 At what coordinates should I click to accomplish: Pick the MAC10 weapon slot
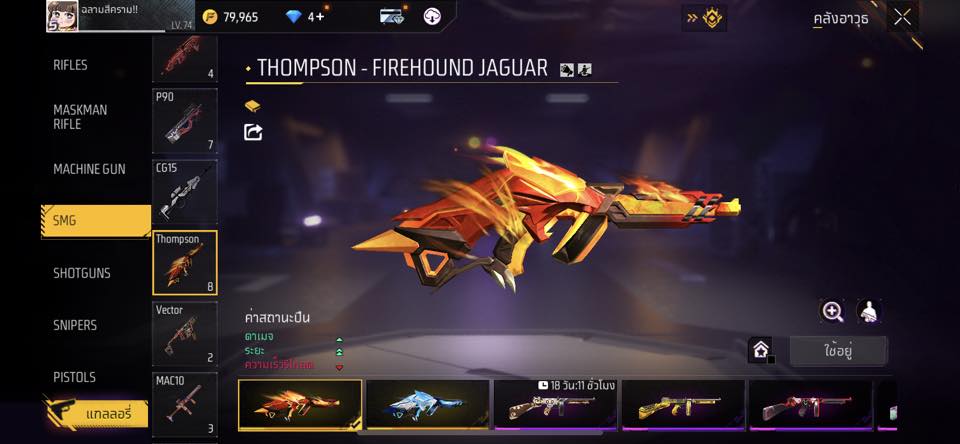pyautogui.click(x=184, y=404)
